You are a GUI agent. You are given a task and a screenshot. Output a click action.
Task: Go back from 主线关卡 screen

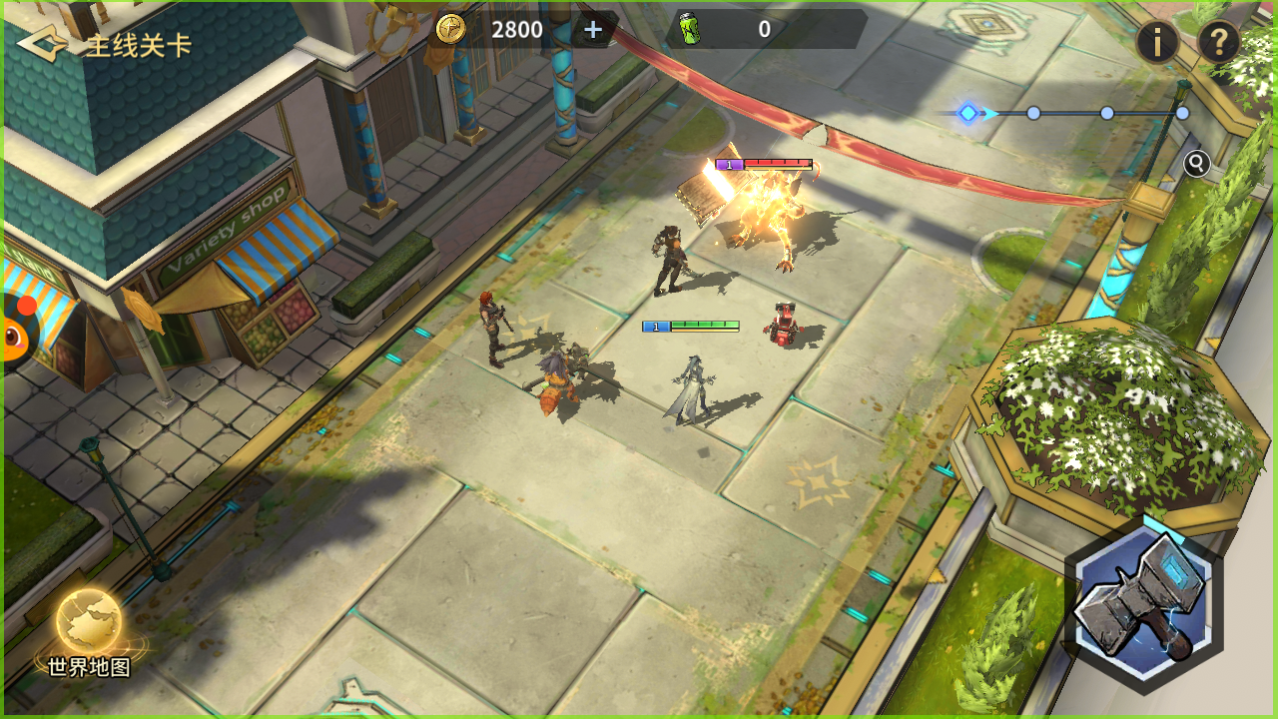pyautogui.click(x=42, y=44)
